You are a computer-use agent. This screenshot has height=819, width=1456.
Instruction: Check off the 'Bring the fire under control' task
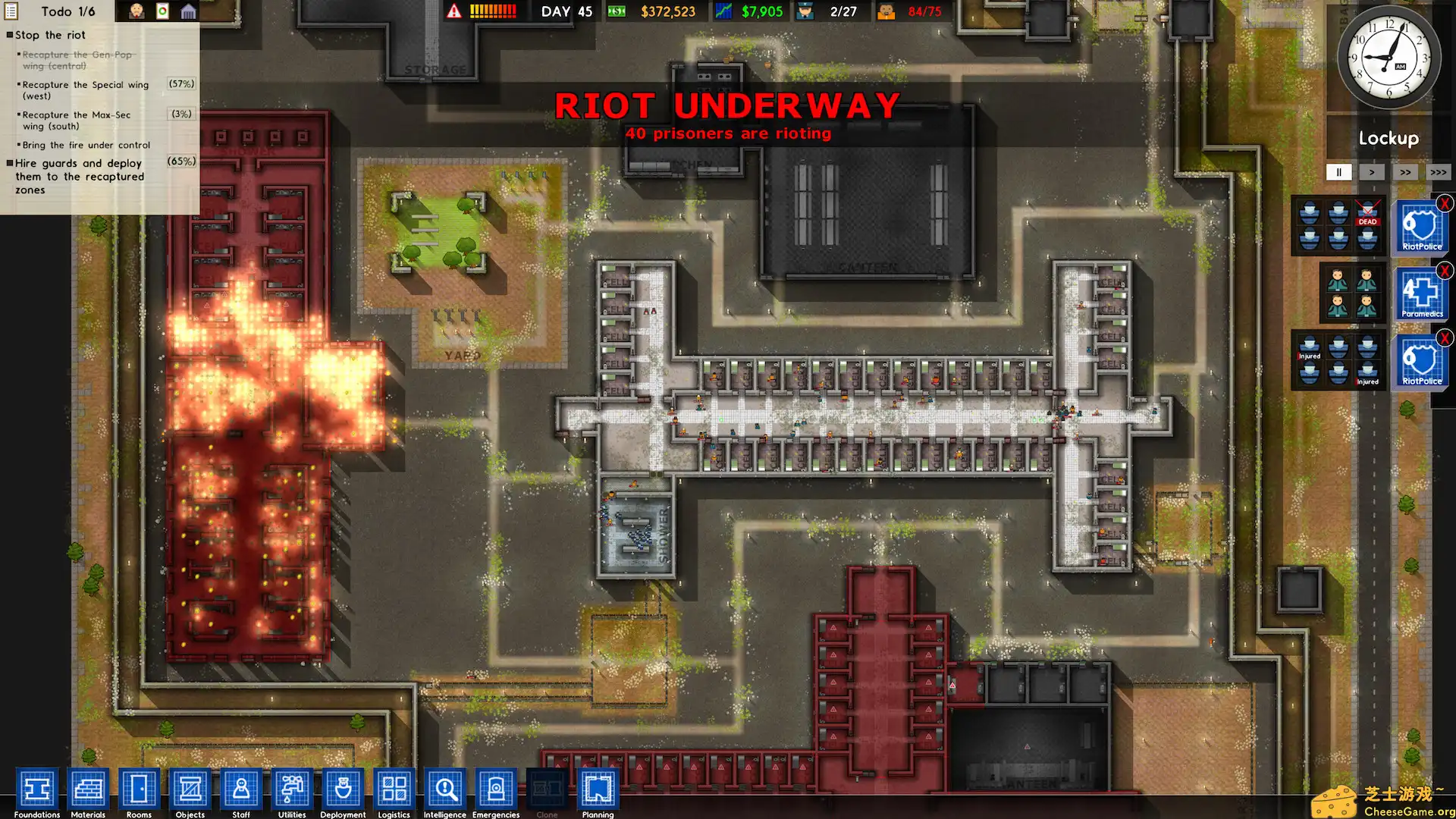point(19,145)
